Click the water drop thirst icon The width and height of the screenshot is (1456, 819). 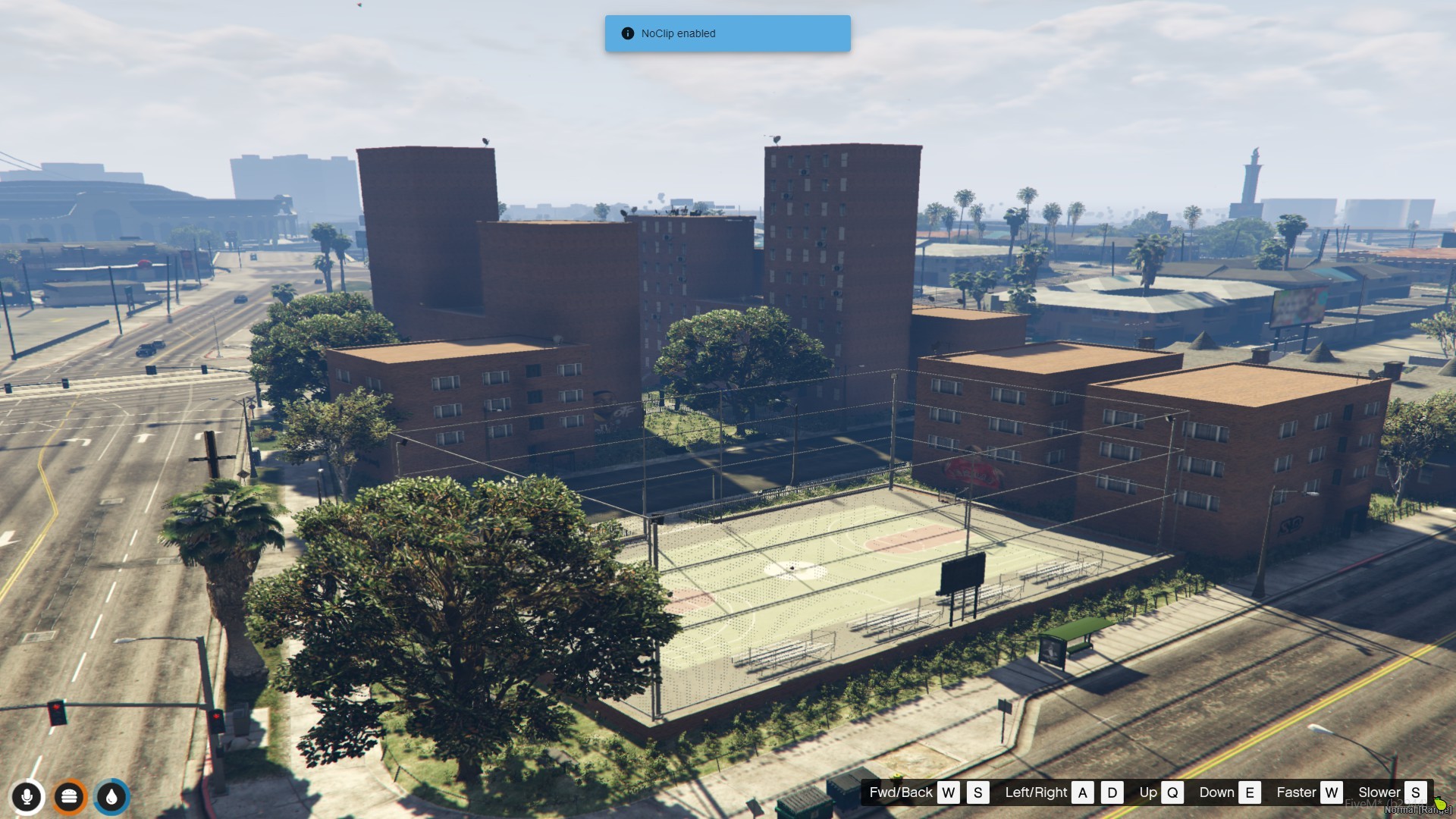[x=111, y=796]
